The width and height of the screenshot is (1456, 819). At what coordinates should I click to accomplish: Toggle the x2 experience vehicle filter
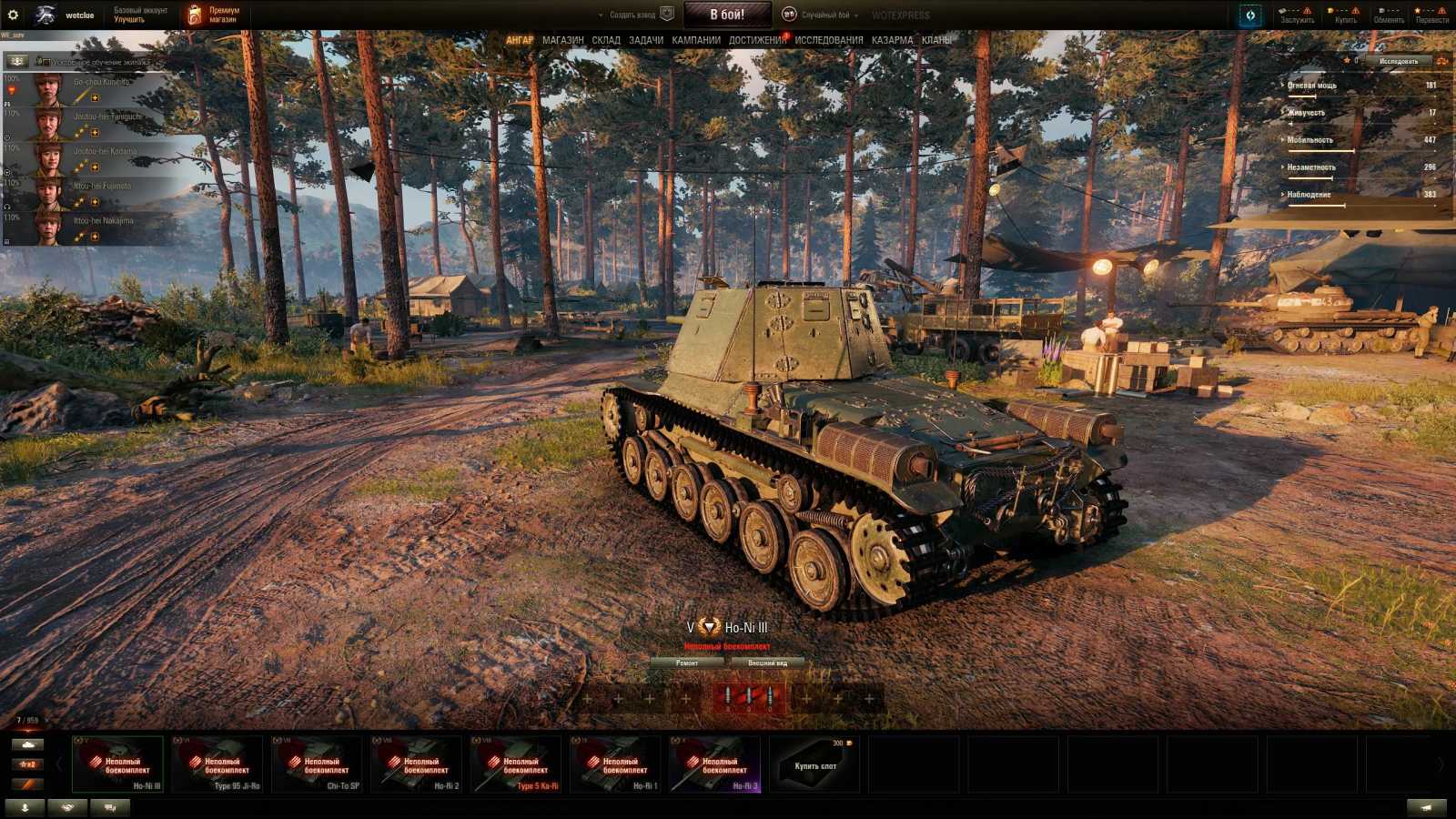27,763
